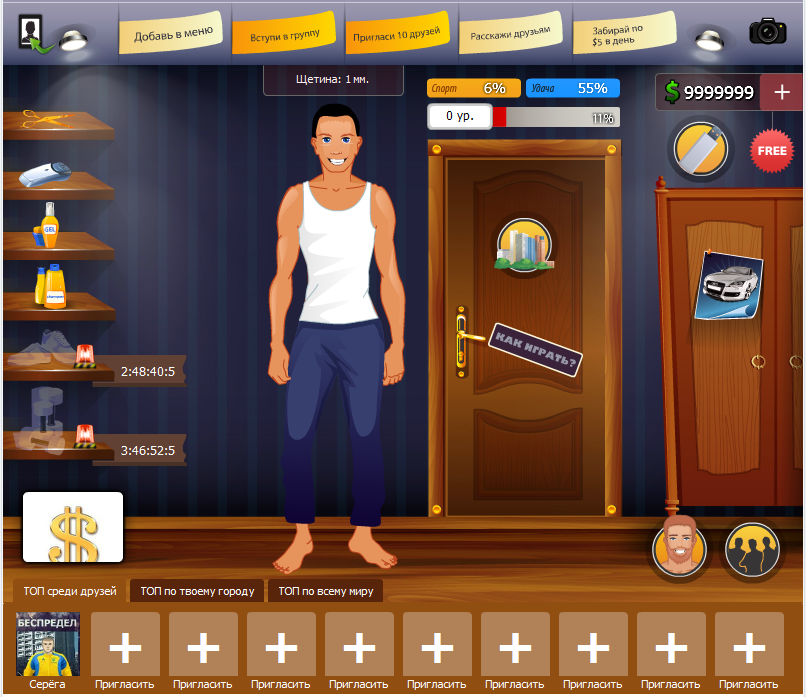Switch to the "ТОП по твоему городу" tab

click(198, 591)
